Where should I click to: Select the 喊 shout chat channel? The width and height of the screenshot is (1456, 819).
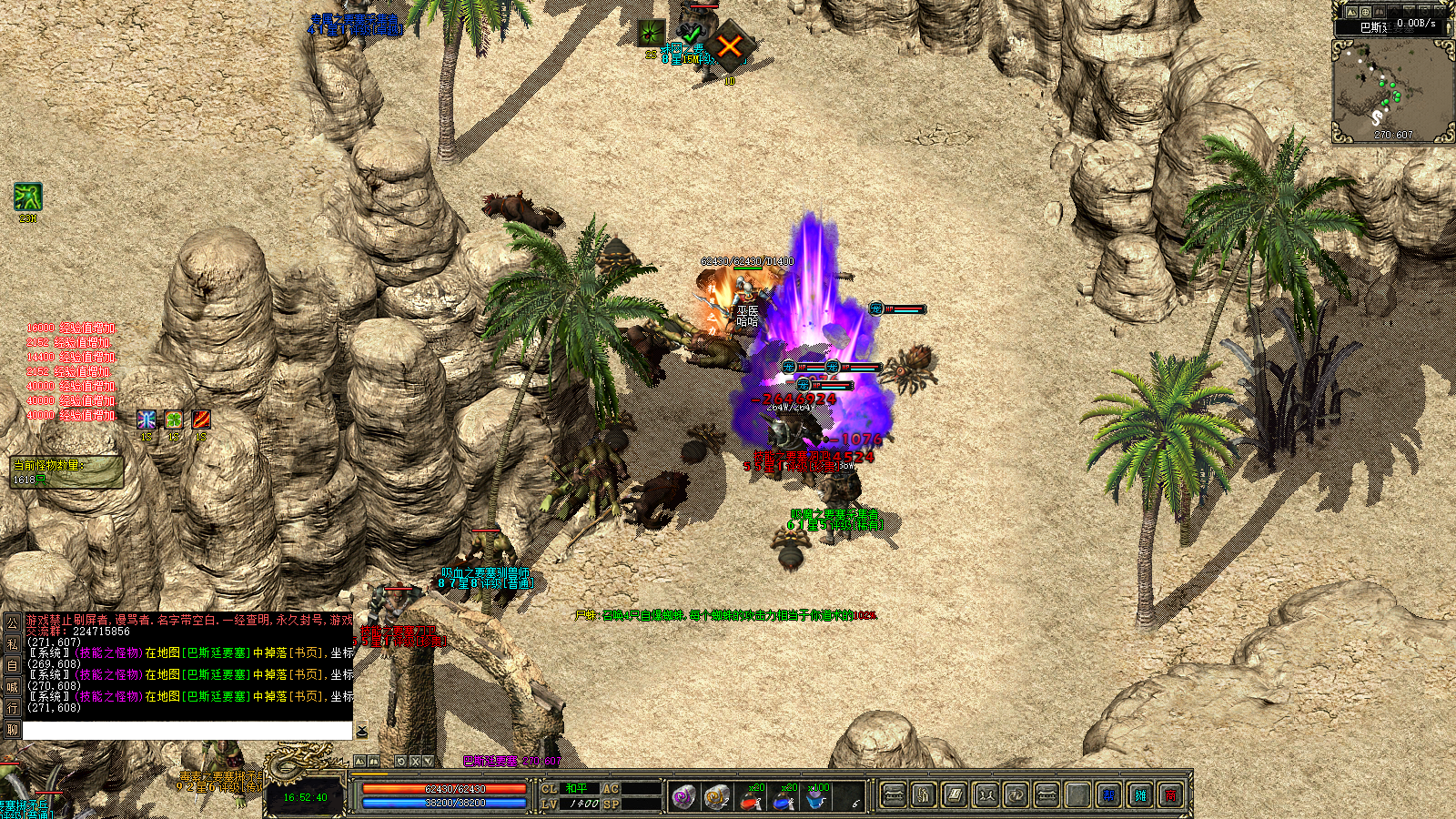(x=12, y=687)
